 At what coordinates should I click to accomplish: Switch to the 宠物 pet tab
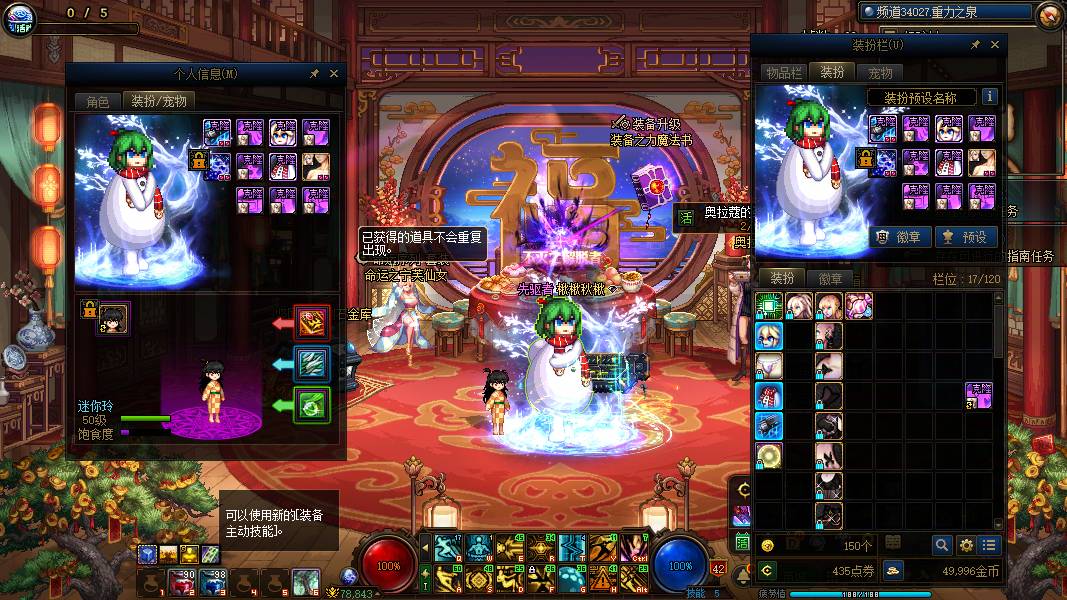click(x=880, y=72)
